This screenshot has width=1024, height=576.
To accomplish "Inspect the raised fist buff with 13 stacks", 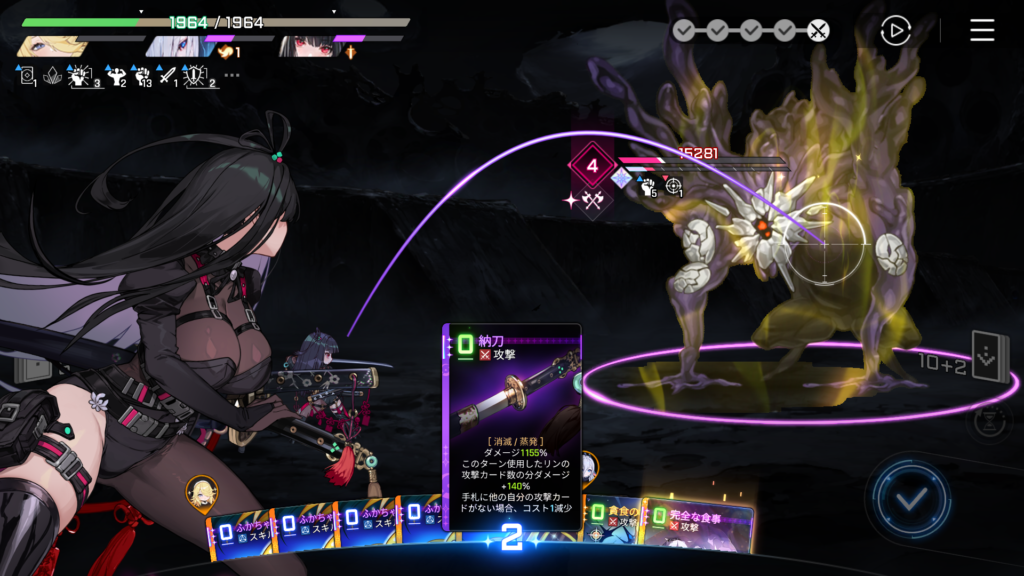I will pos(140,75).
